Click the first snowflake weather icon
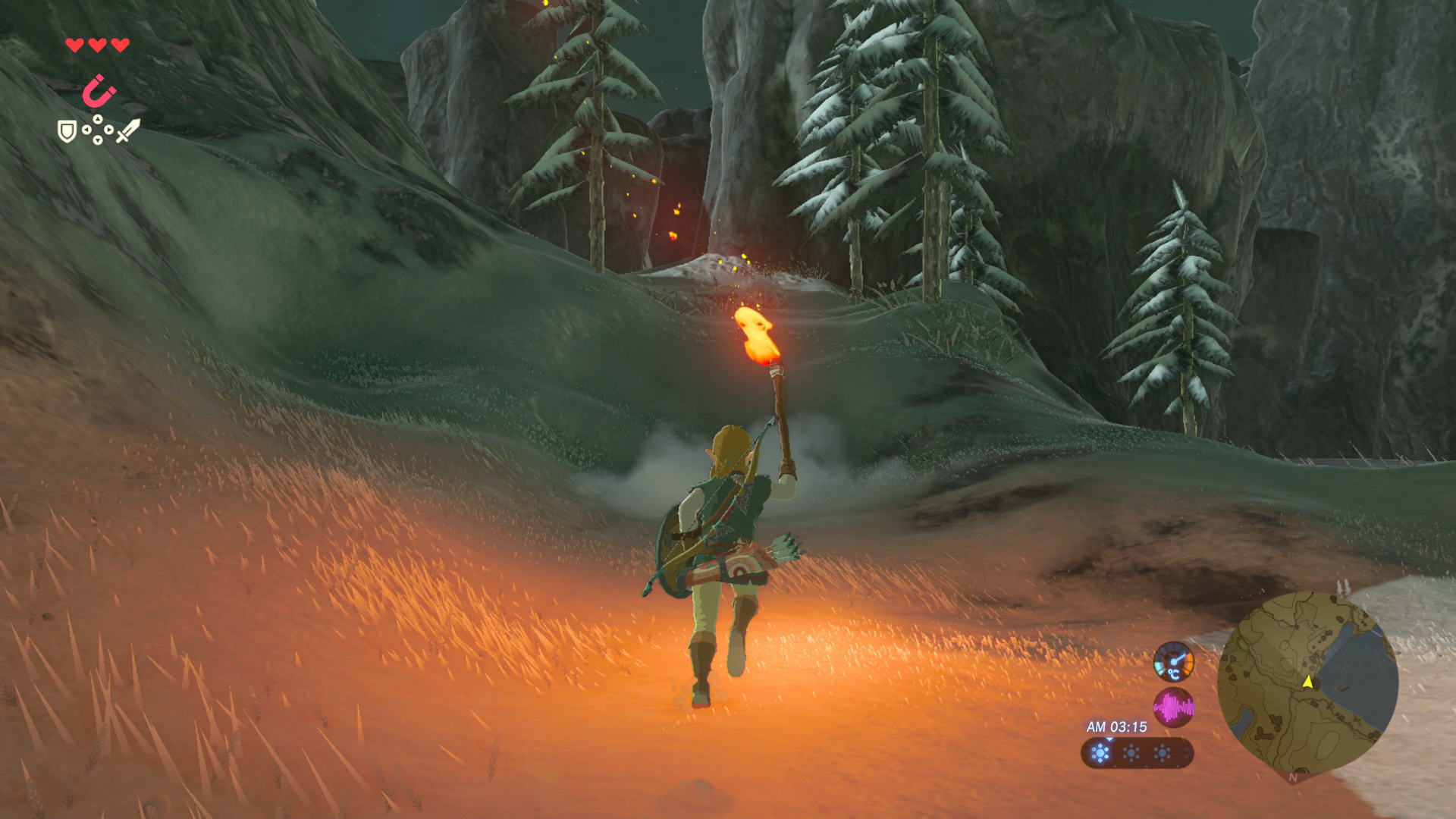 [x=1100, y=752]
